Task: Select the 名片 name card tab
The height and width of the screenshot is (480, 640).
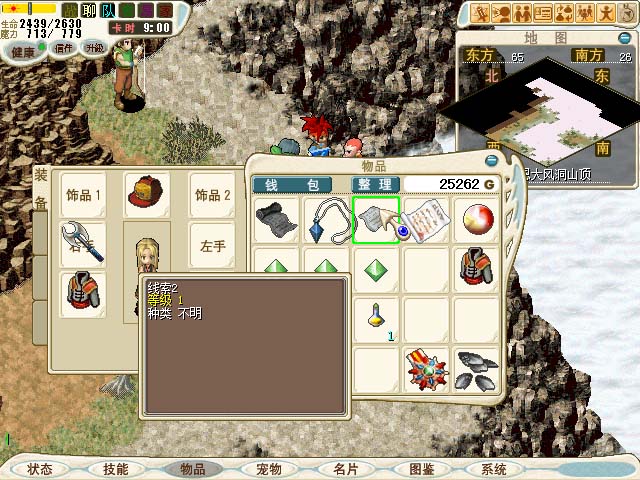Action: tap(345, 469)
